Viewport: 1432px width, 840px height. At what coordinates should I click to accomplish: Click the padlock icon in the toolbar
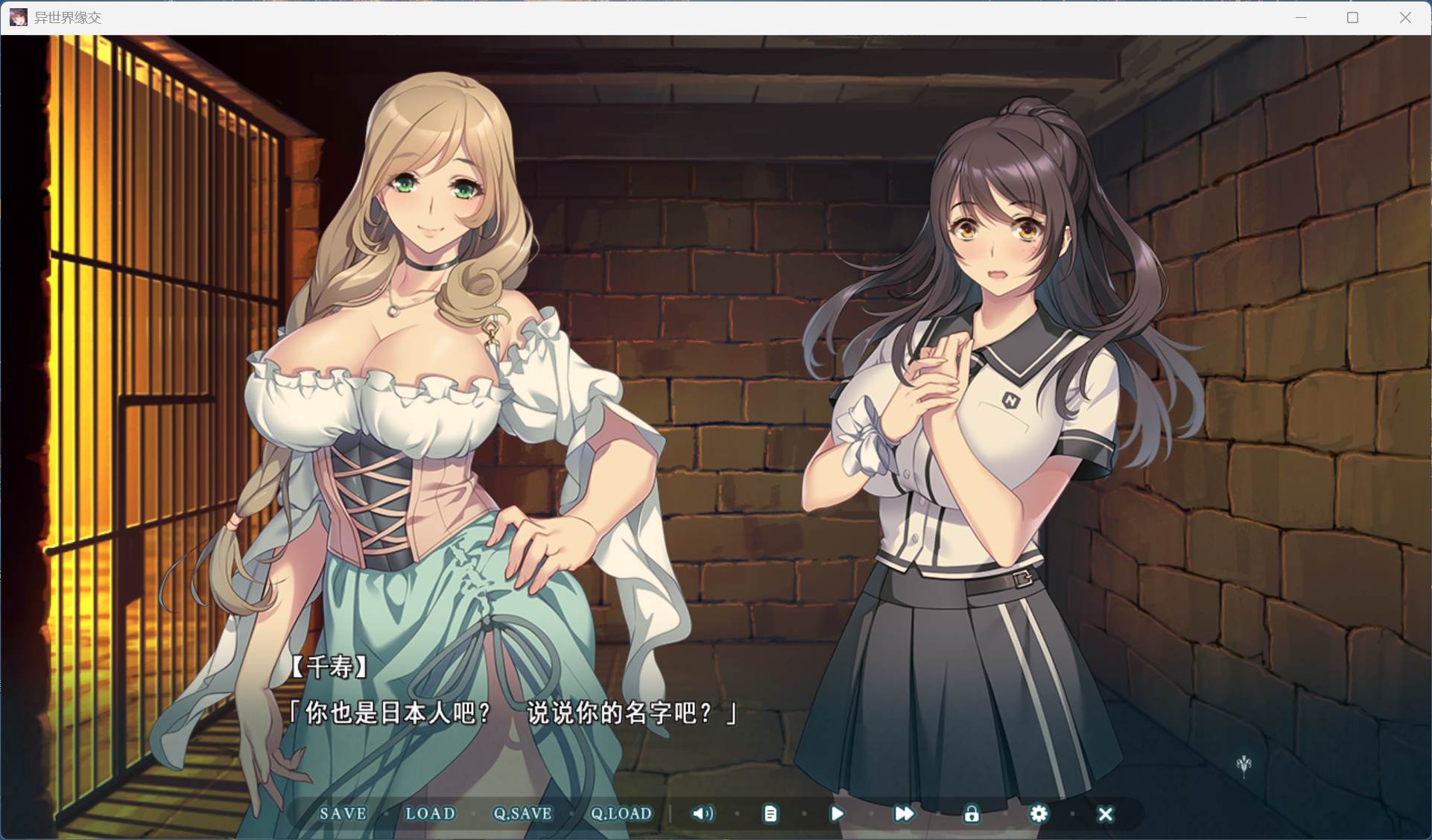click(971, 814)
